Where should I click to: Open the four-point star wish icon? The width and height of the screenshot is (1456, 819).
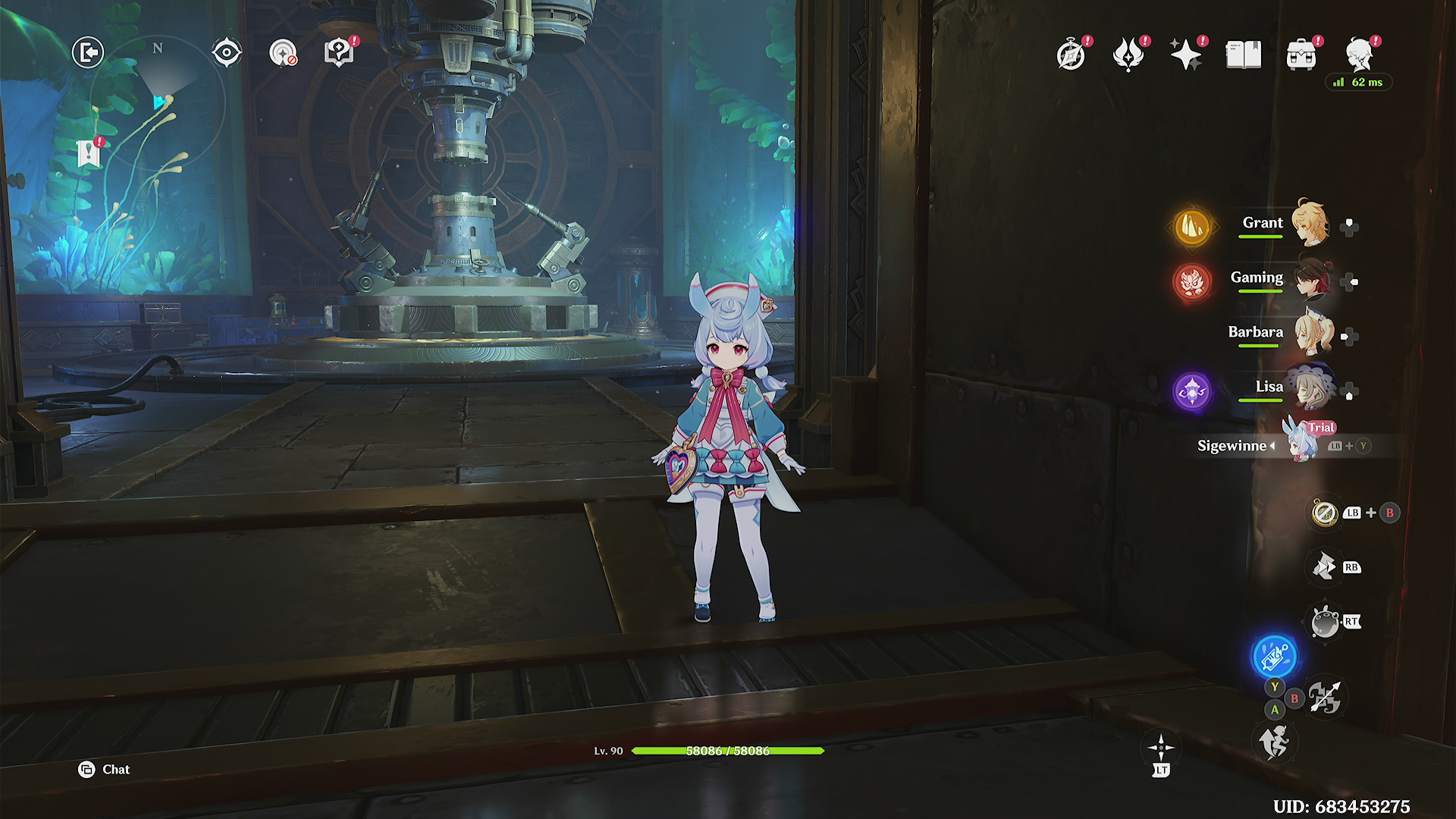coord(1185,55)
